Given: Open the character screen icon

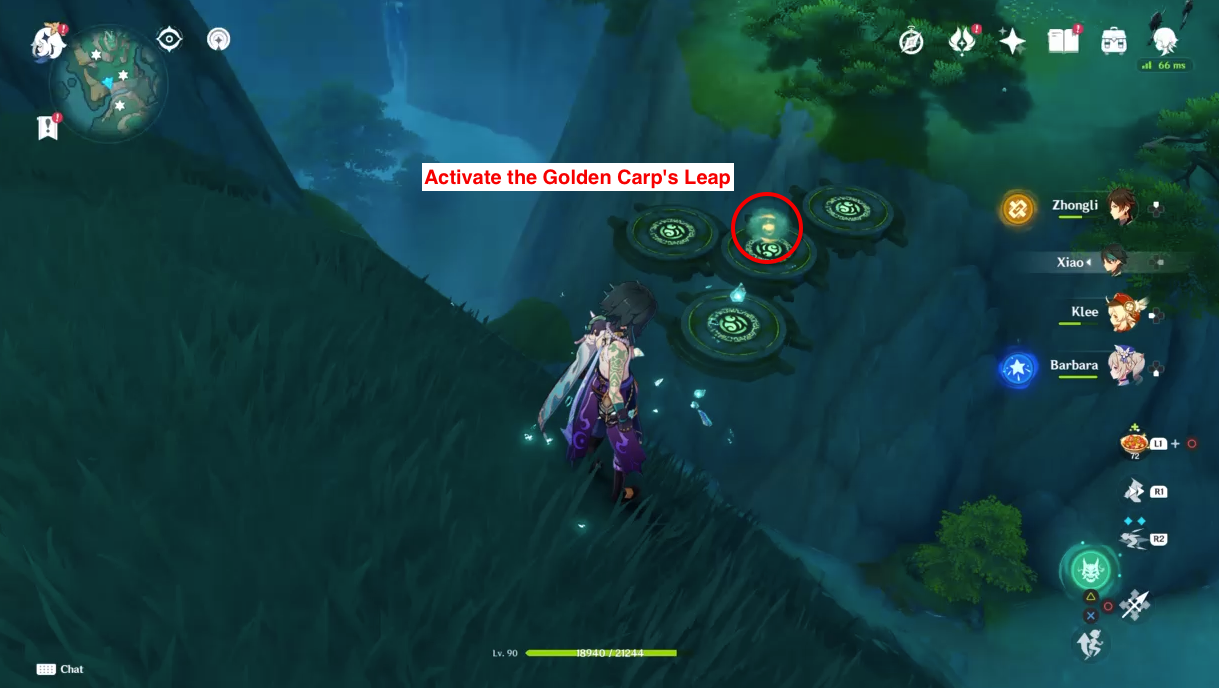Looking at the screenshot, I should coord(1164,39).
